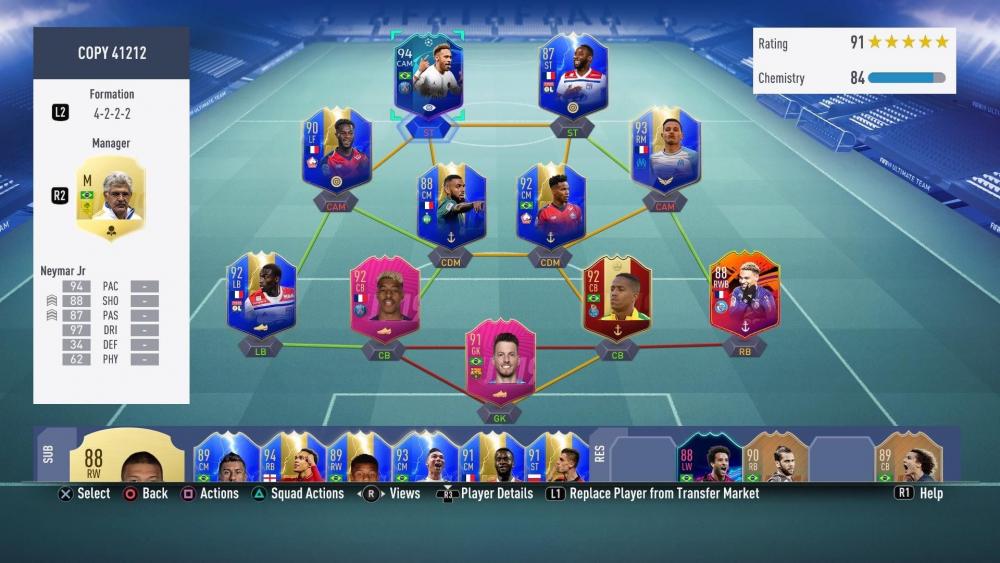Choose the 93 RM player card
1000x563 pixels.
[x=665, y=152]
